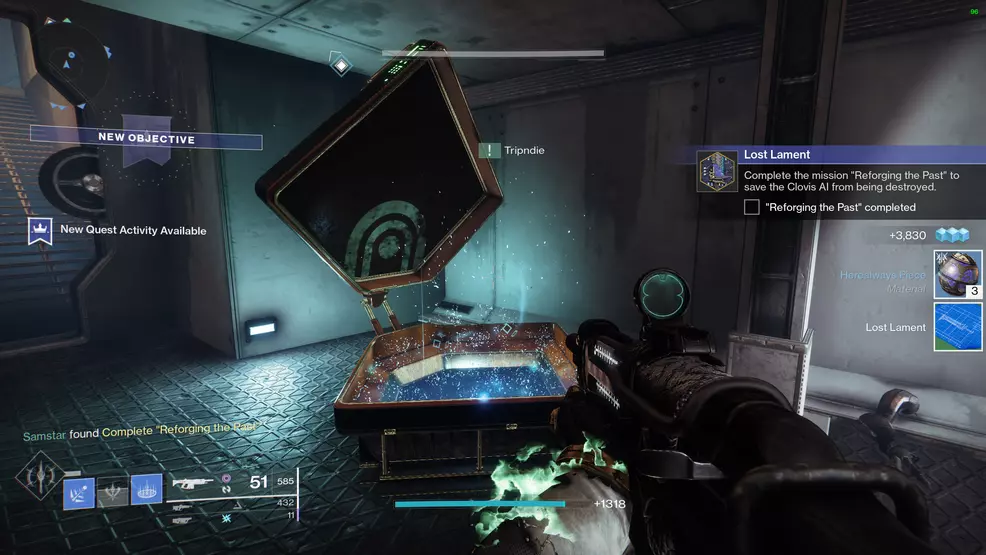Select the New Objective banner
This screenshot has height=555, width=986.
pos(146,138)
